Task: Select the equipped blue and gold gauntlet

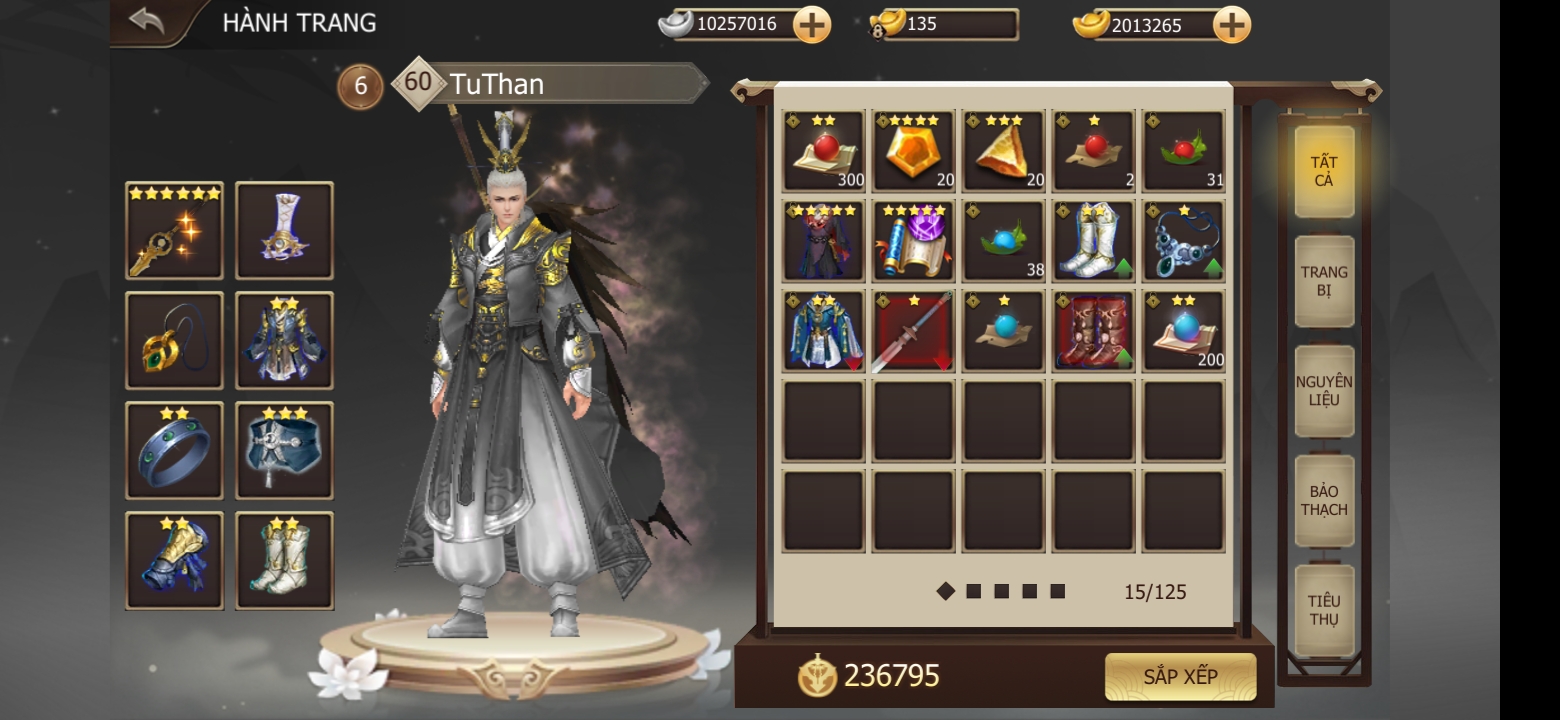Action: tap(174, 561)
